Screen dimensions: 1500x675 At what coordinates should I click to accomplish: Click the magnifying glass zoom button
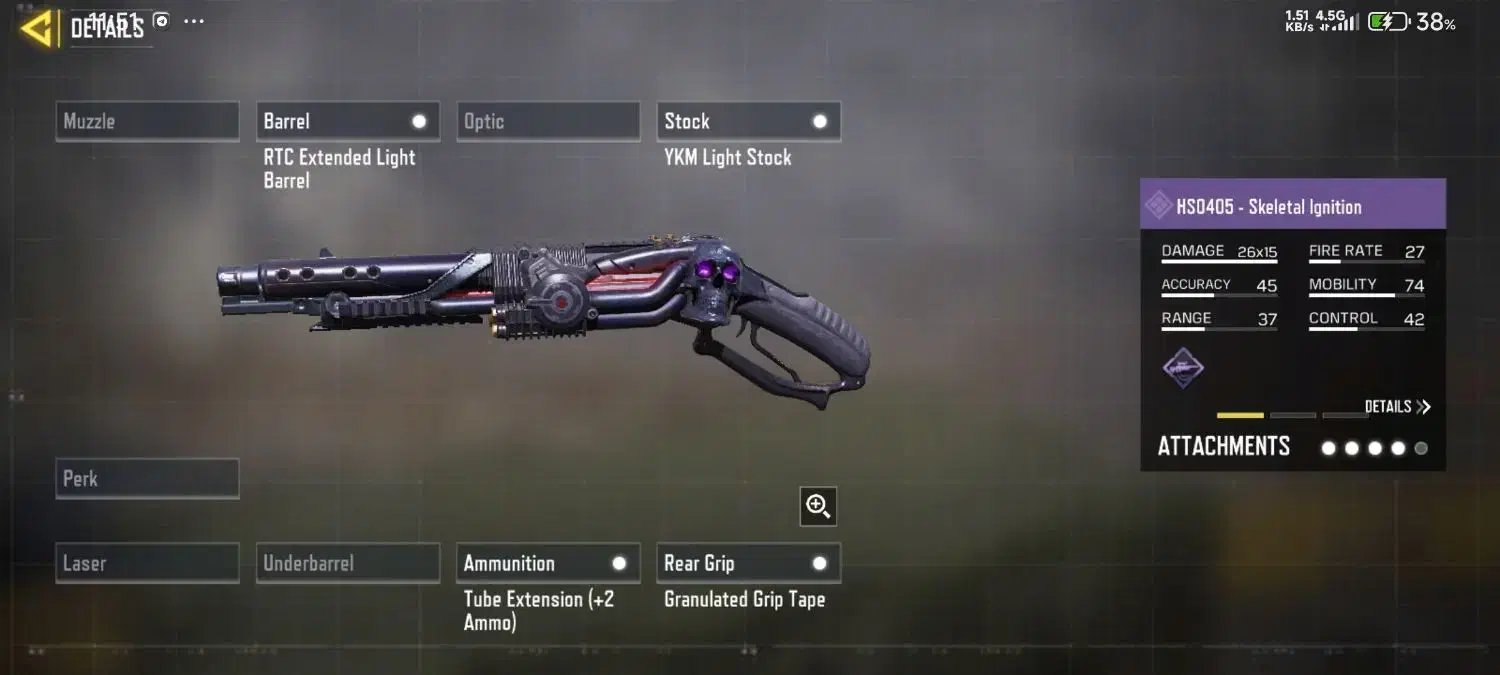click(818, 507)
